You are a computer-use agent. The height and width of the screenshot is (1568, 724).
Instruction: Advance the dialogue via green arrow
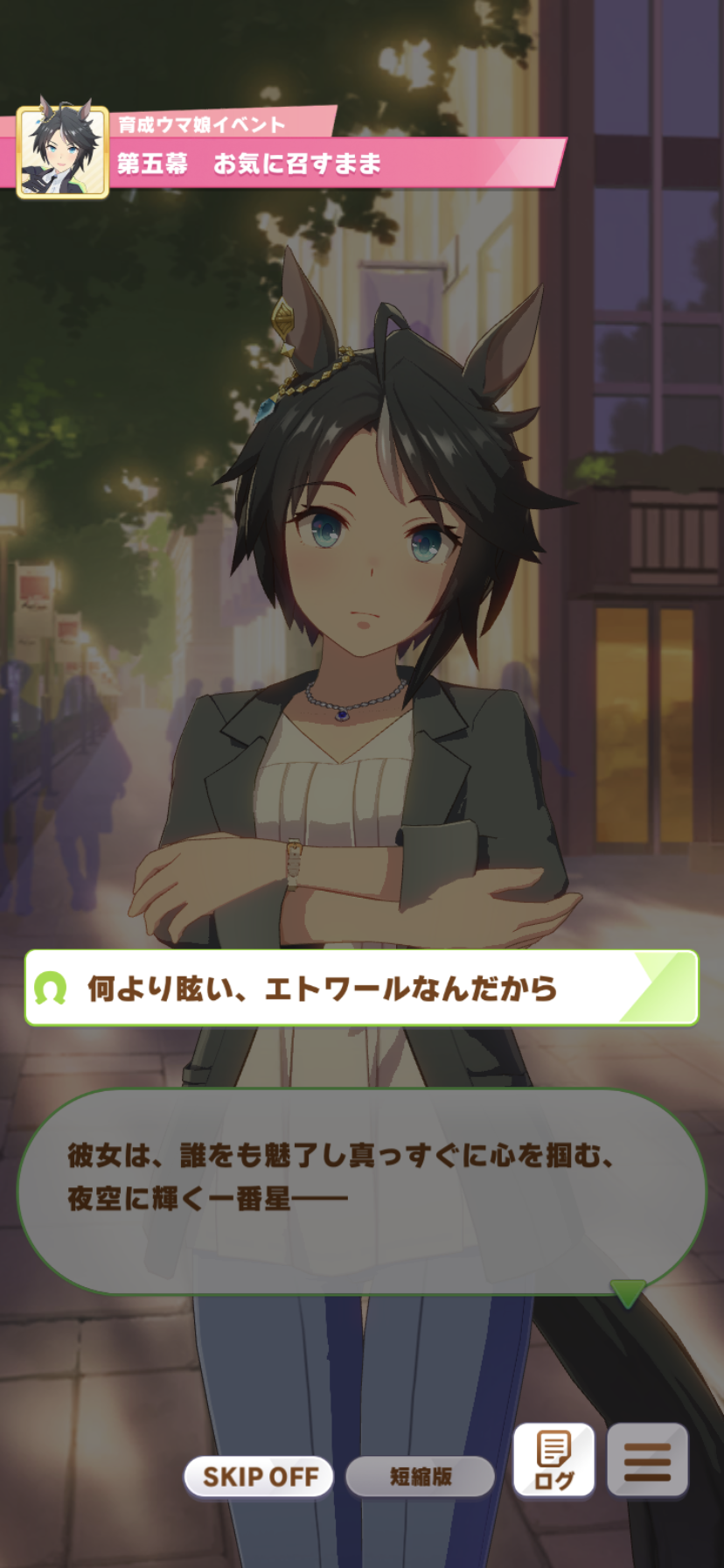click(626, 1292)
